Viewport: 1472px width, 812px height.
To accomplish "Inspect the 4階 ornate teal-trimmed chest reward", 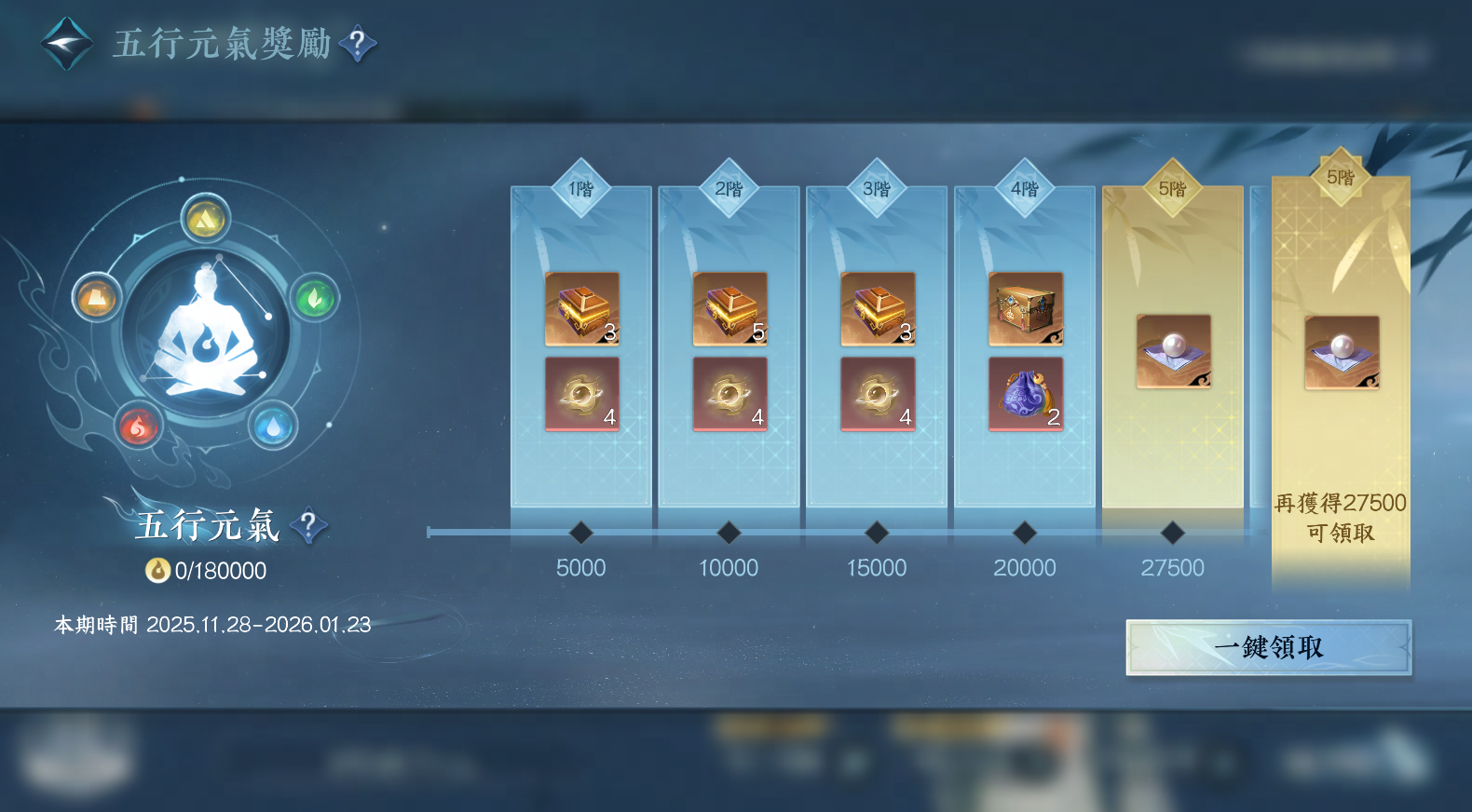I will tap(1025, 308).
